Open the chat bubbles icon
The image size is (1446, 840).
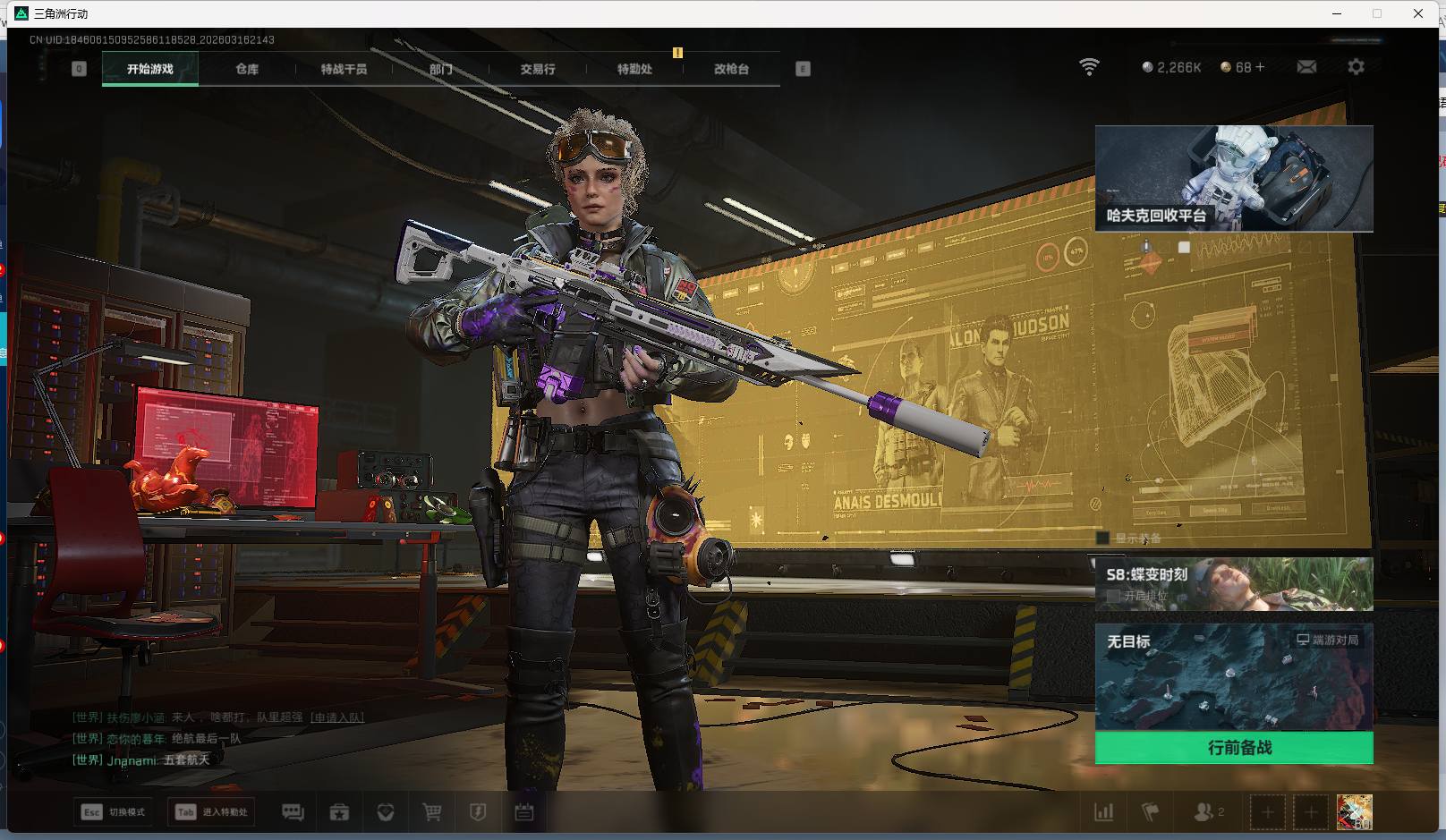pos(293,812)
